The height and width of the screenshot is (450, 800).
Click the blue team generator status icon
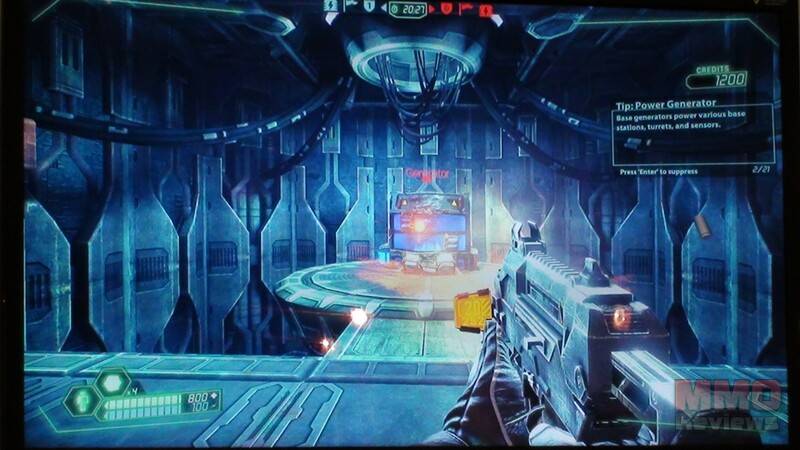[x=331, y=6]
